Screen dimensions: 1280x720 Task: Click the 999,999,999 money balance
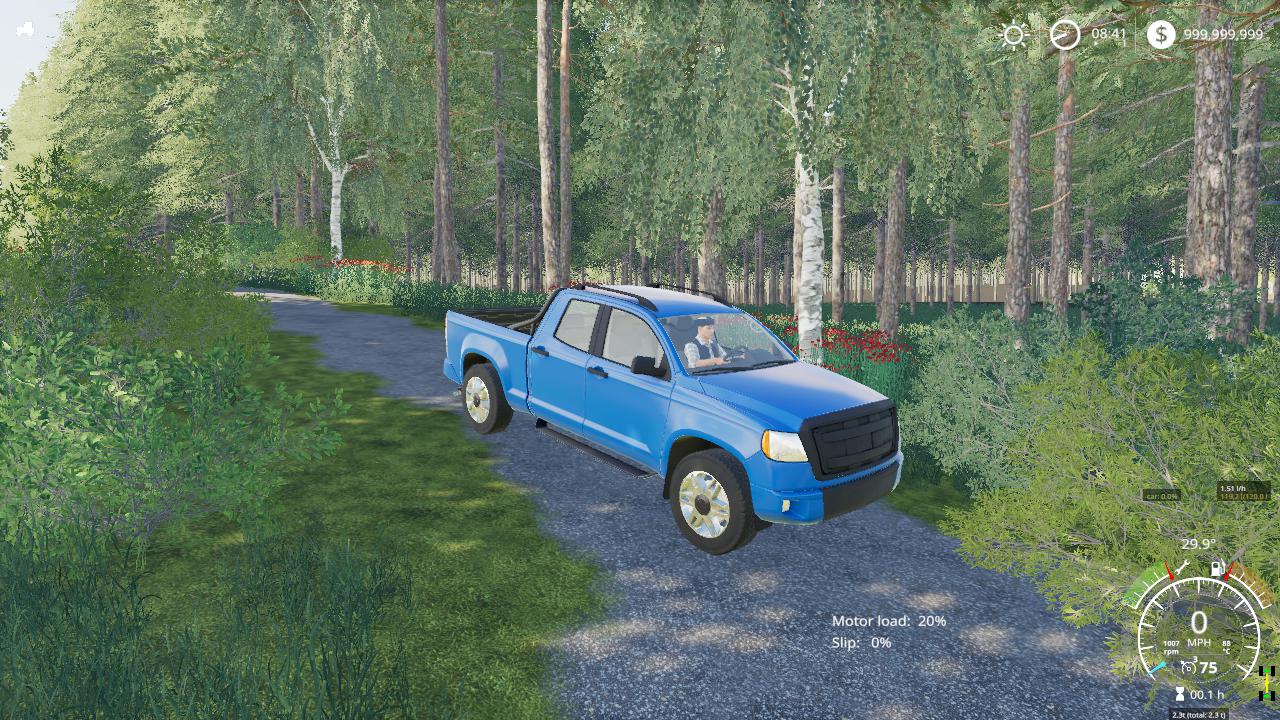[1223, 35]
